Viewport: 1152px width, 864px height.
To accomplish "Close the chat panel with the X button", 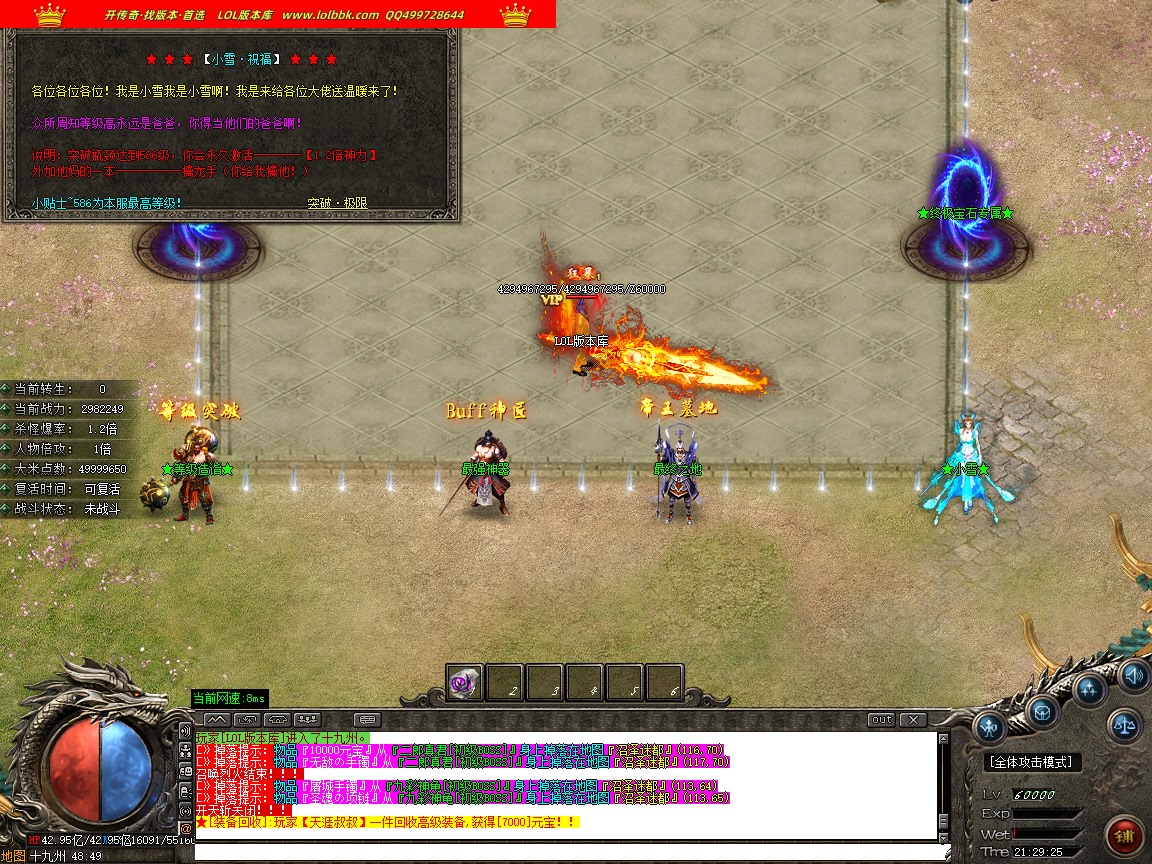I will tap(912, 719).
